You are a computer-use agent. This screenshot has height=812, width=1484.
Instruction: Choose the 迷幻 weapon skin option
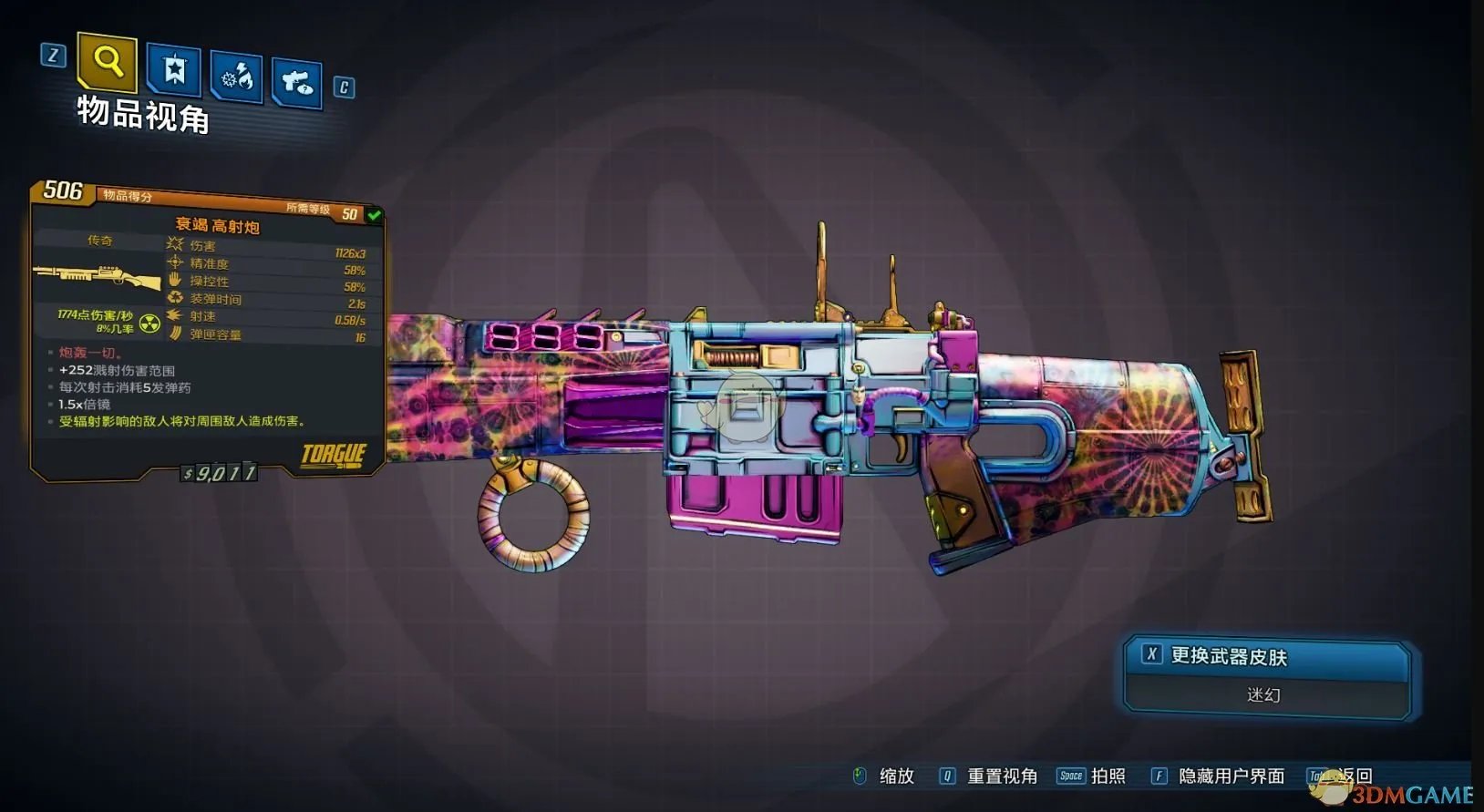(x=1264, y=695)
